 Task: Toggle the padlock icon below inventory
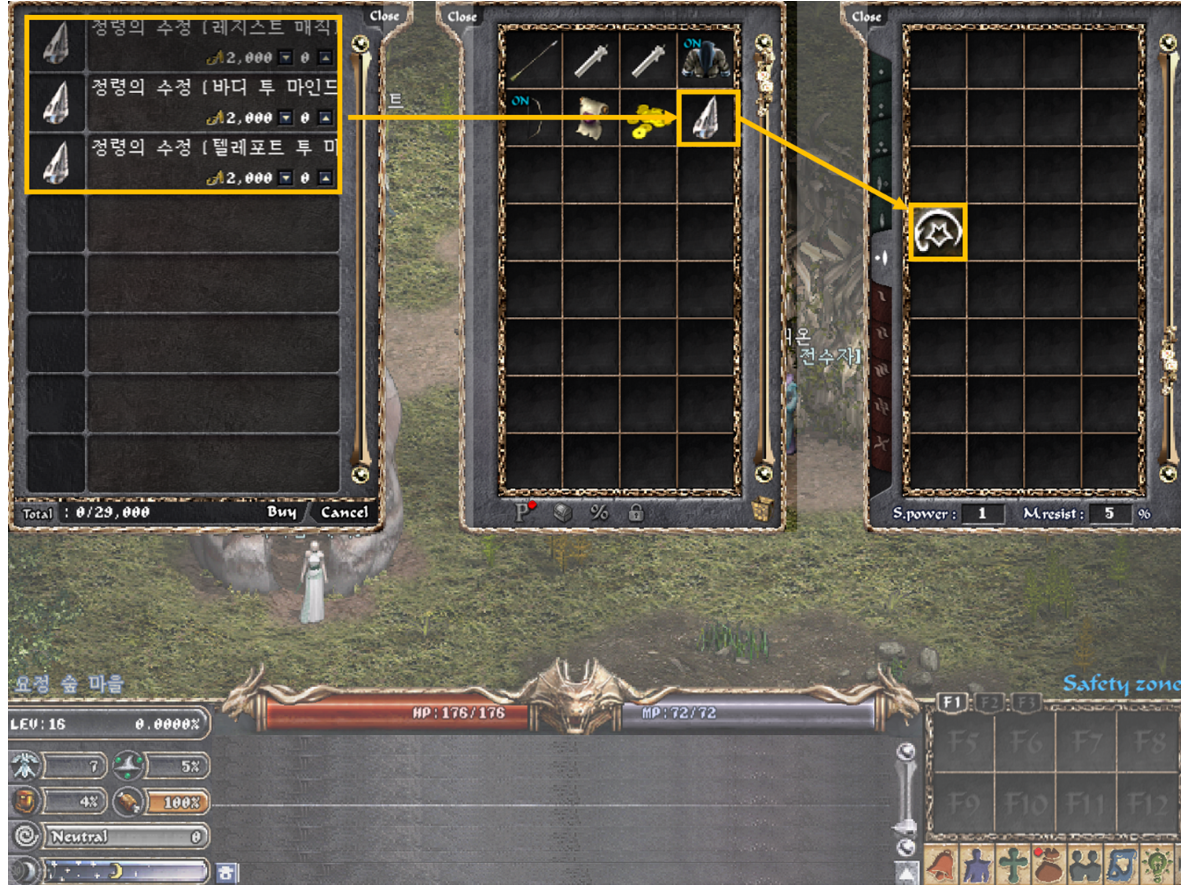coord(635,512)
